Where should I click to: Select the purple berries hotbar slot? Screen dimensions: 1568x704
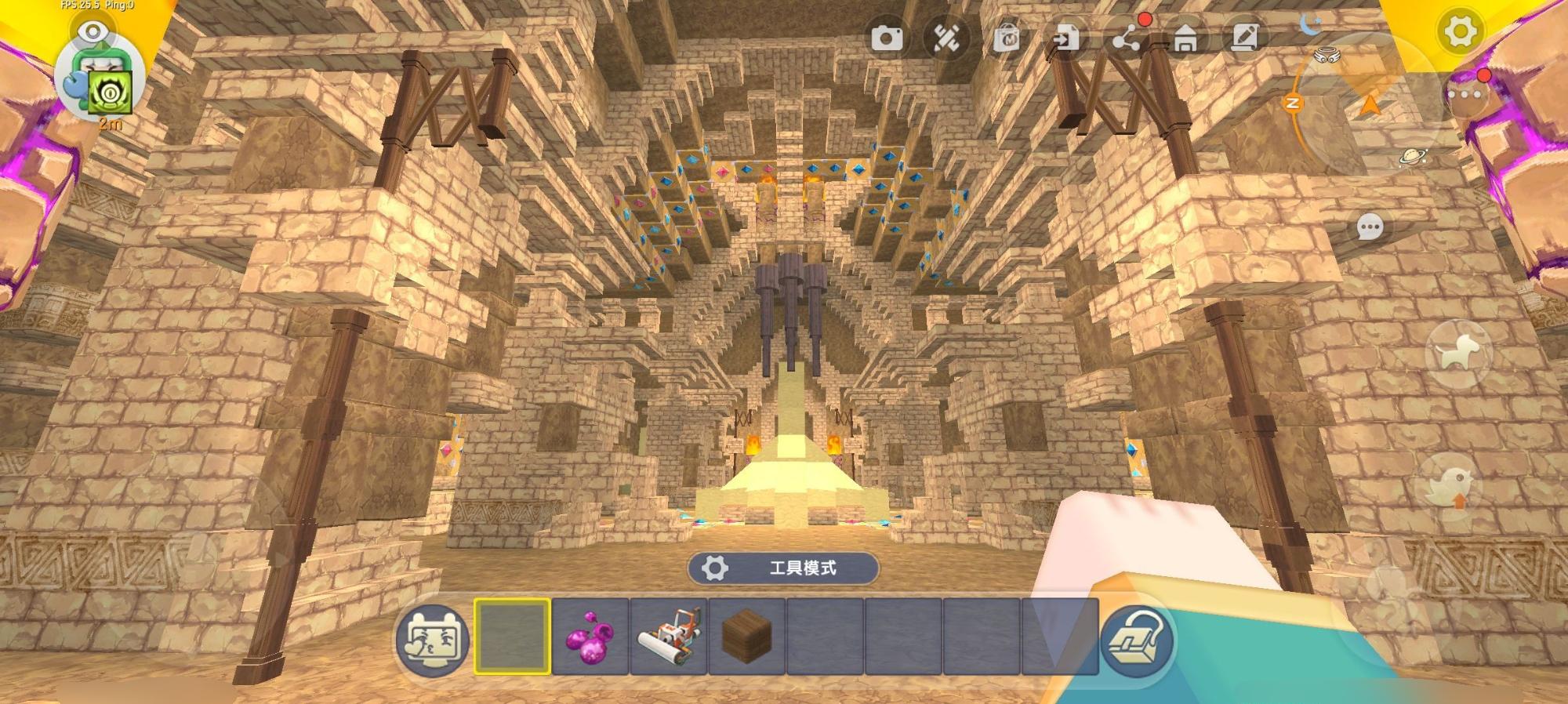click(x=590, y=636)
